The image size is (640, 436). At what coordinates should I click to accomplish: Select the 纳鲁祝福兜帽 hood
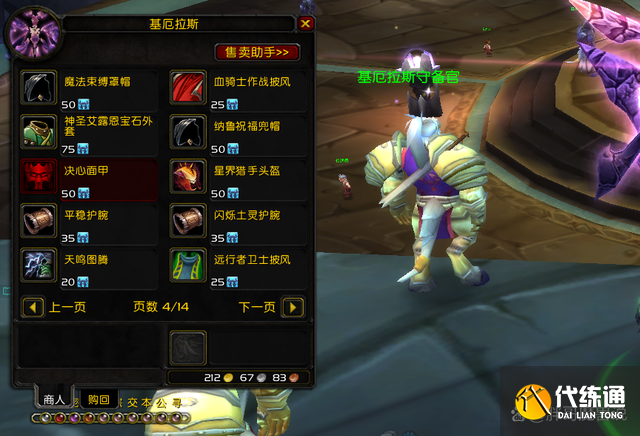tap(186, 129)
